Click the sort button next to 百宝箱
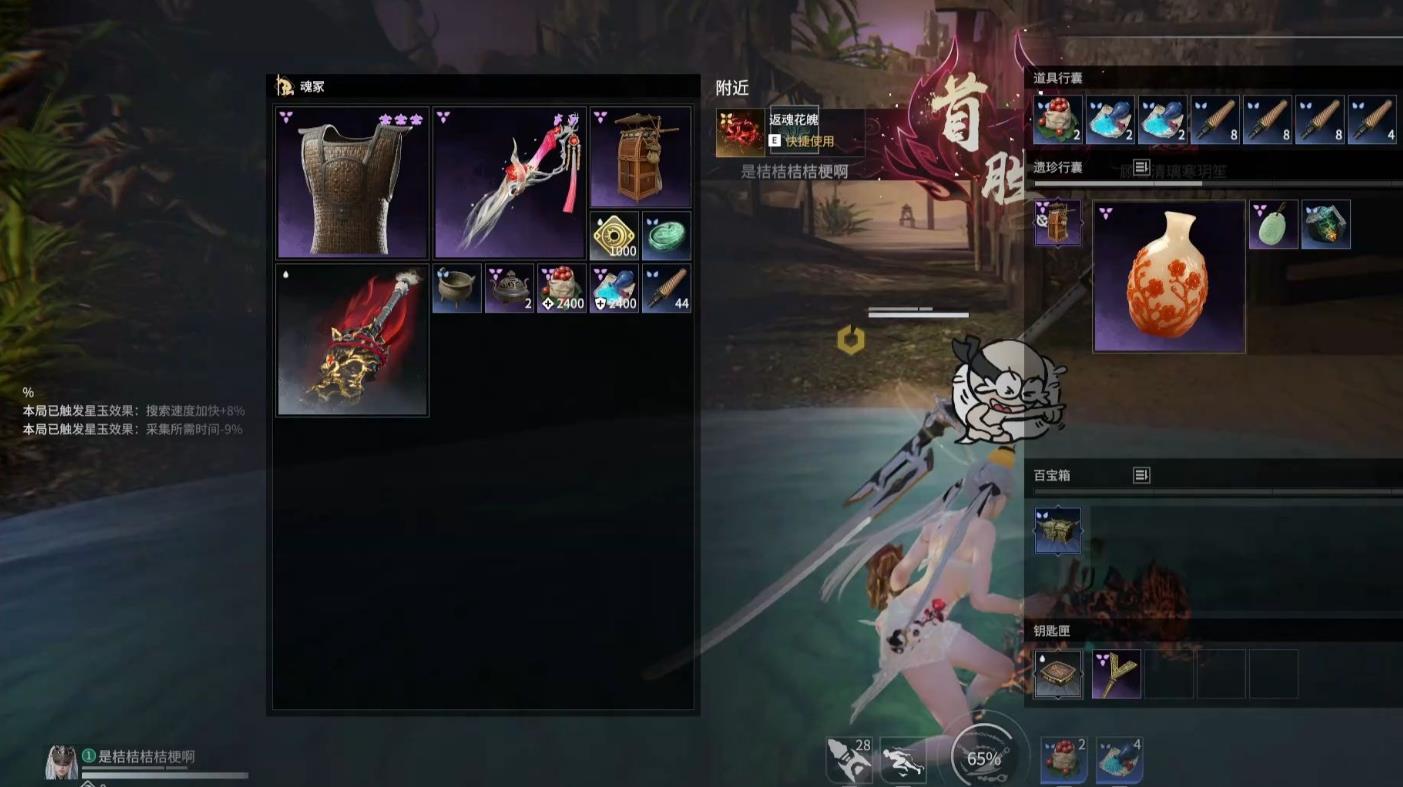The width and height of the screenshot is (1403, 787). pyautogui.click(x=1141, y=475)
